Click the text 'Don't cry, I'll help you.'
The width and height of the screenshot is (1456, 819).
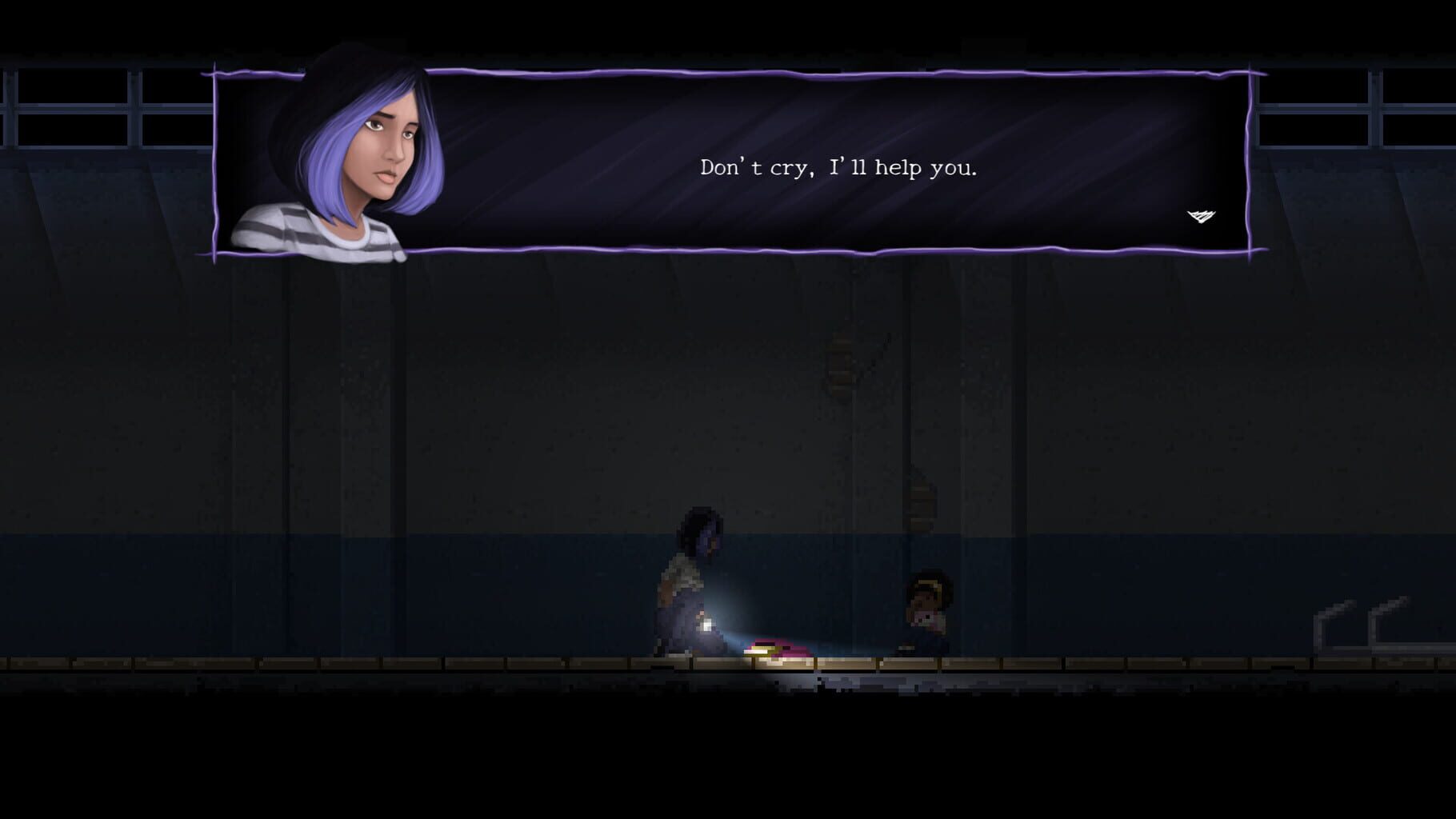click(840, 168)
